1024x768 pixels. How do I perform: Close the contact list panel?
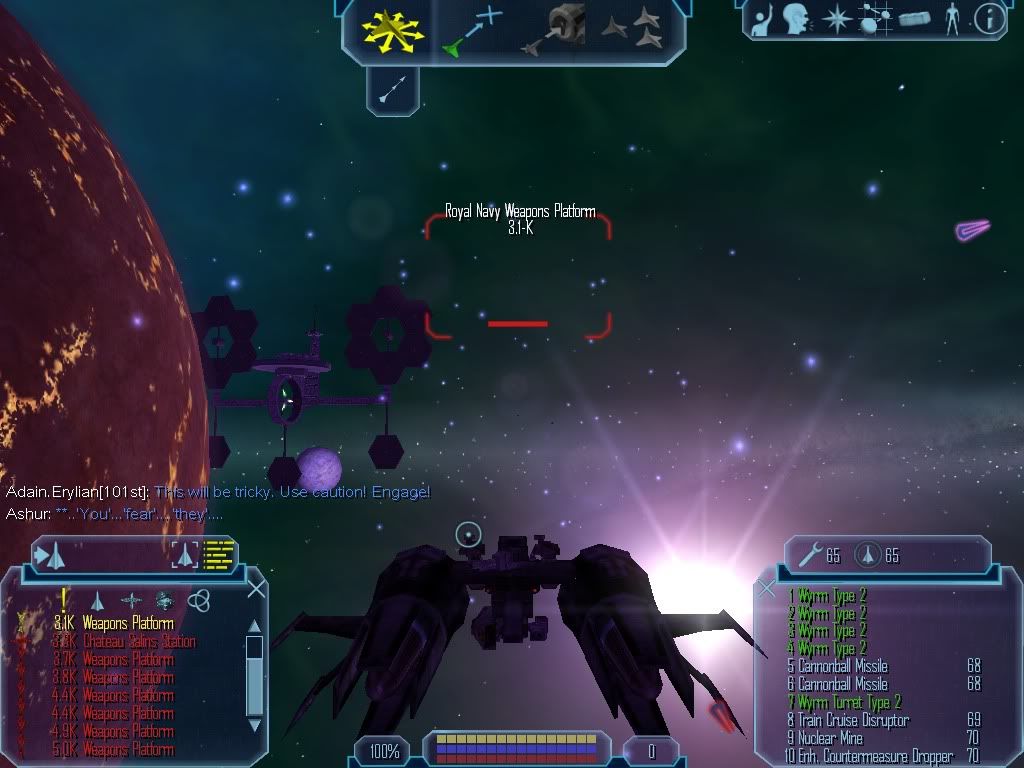(256, 589)
